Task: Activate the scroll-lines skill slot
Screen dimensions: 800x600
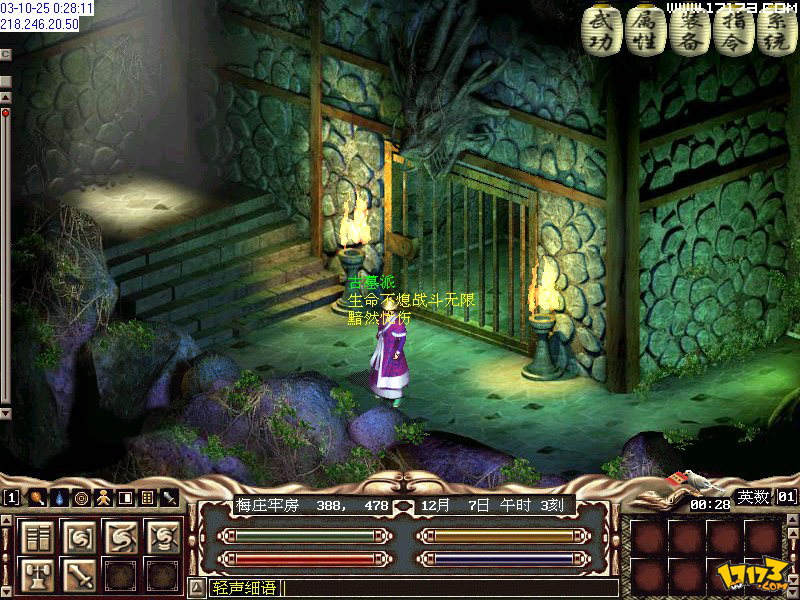Action: 37,537
